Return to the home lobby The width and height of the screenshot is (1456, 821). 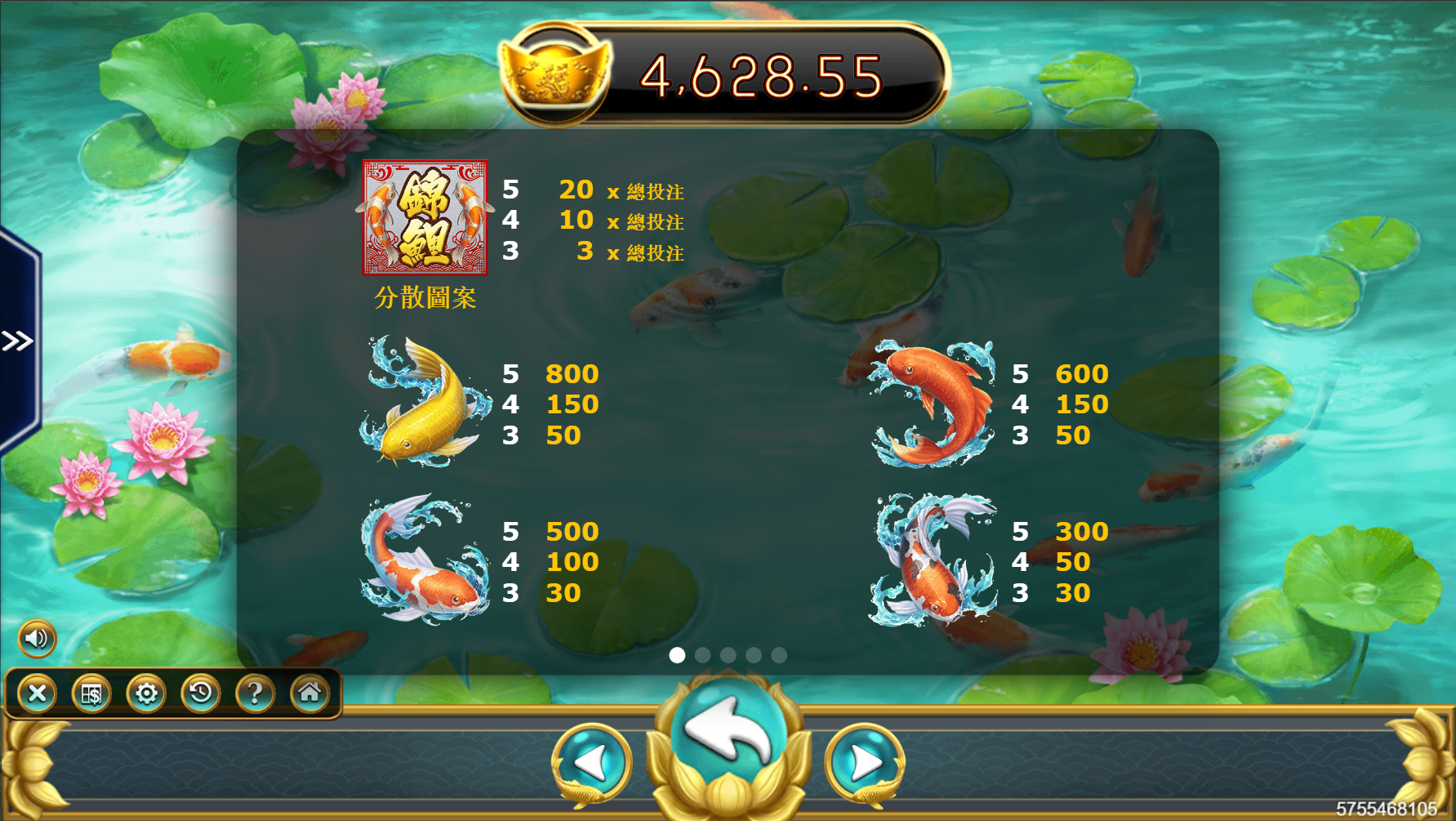(x=309, y=694)
